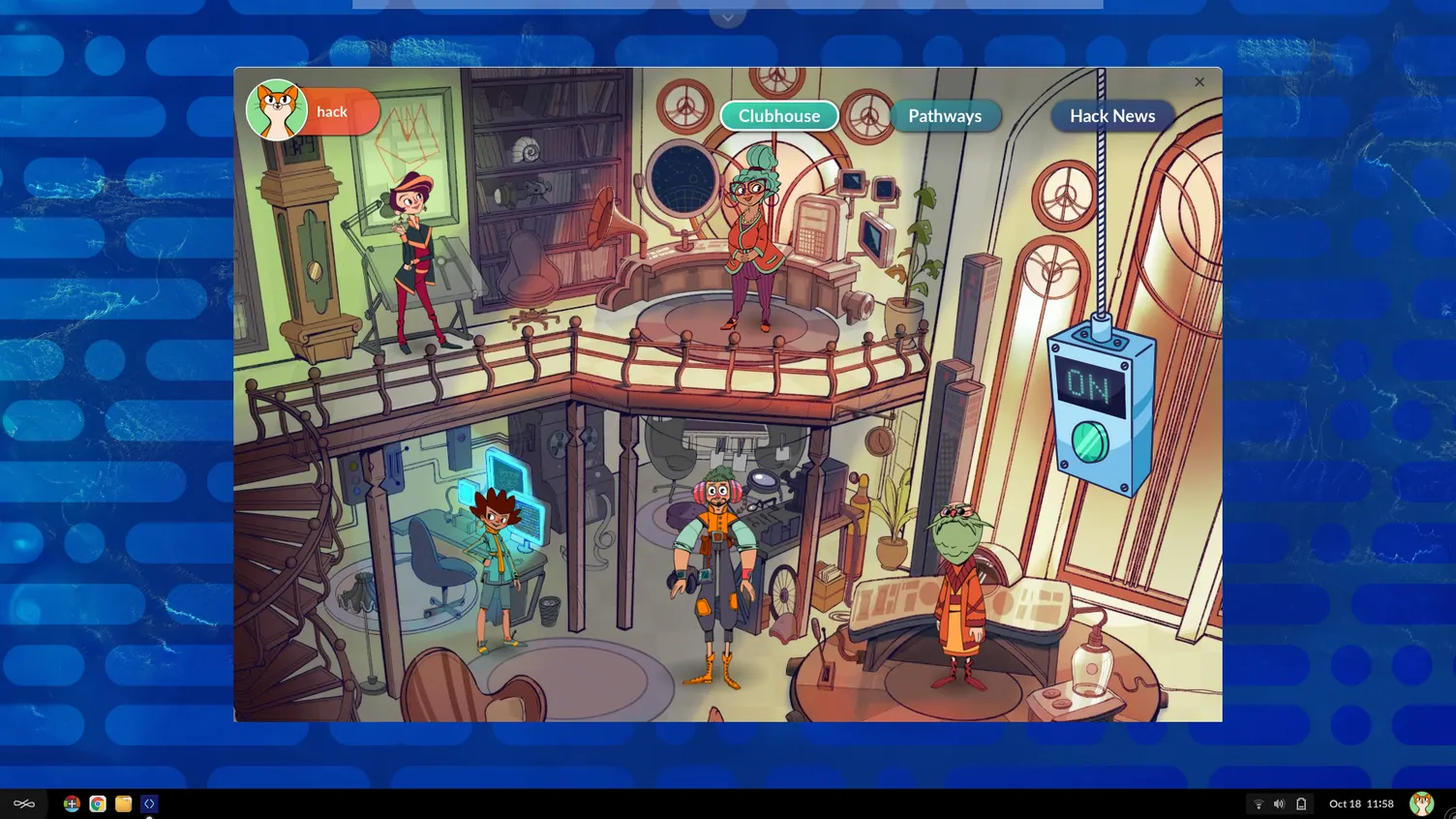The image size is (1456, 819).
Task: Switch to the Clubhouse tab
Action: 779,116
